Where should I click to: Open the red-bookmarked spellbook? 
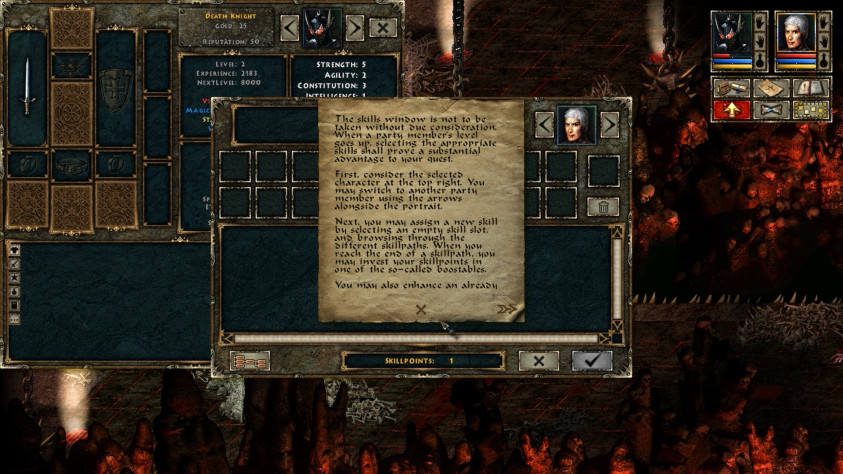pos(811,88)
